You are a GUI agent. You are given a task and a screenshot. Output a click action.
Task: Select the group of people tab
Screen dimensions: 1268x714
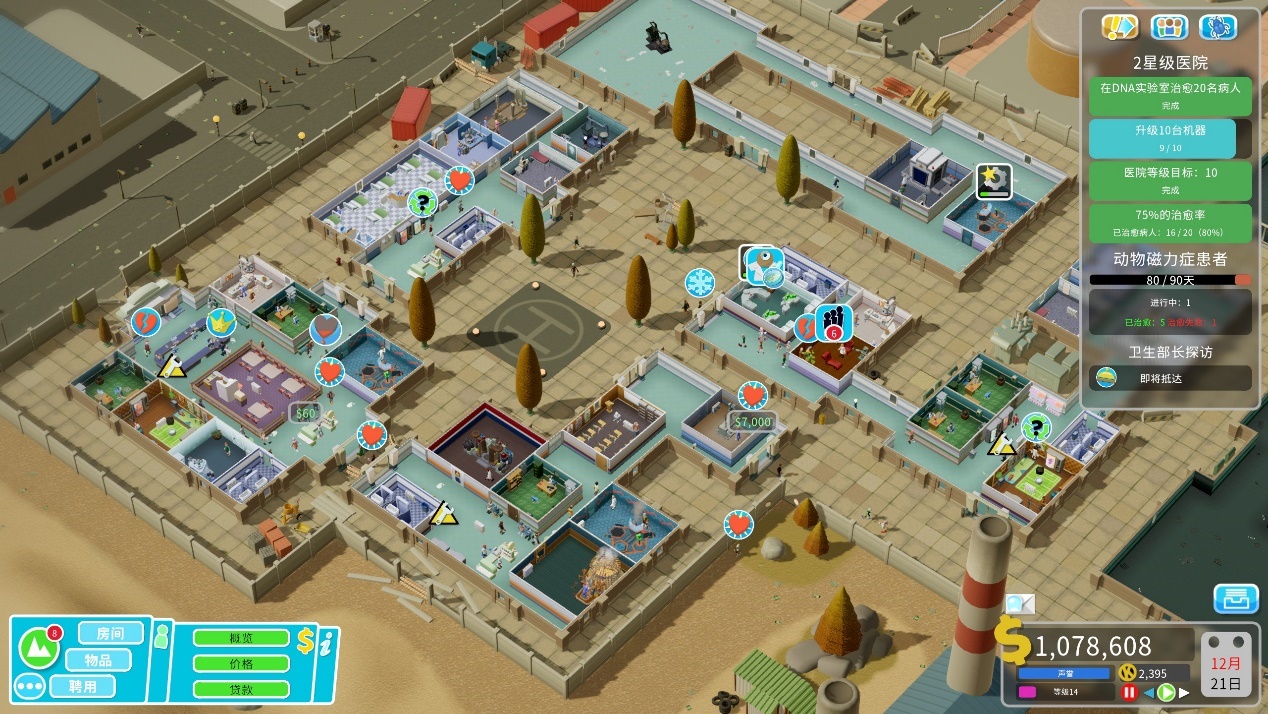pos(1169,27)
